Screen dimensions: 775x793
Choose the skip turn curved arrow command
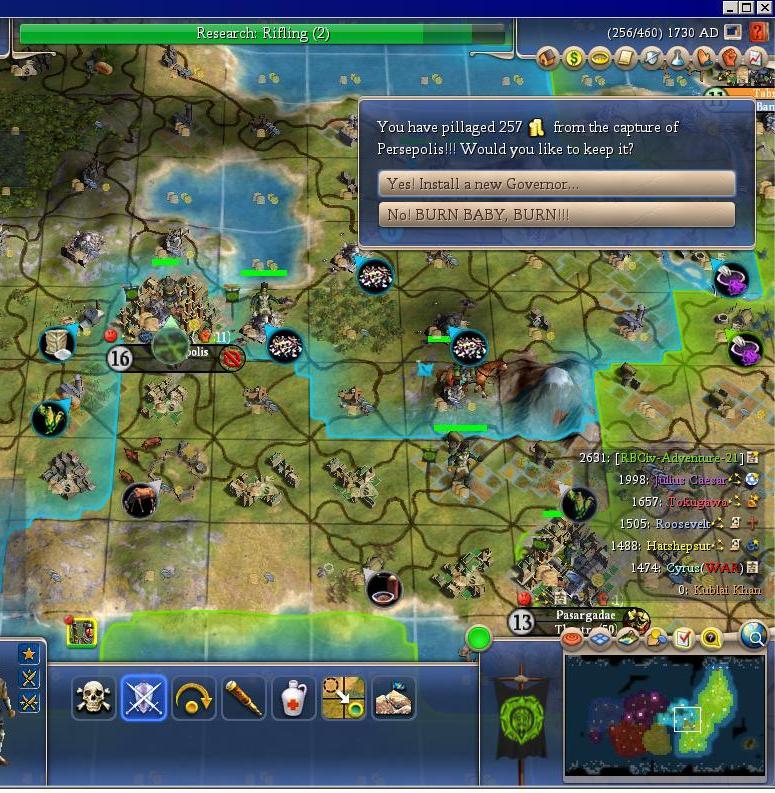(194, 698)
